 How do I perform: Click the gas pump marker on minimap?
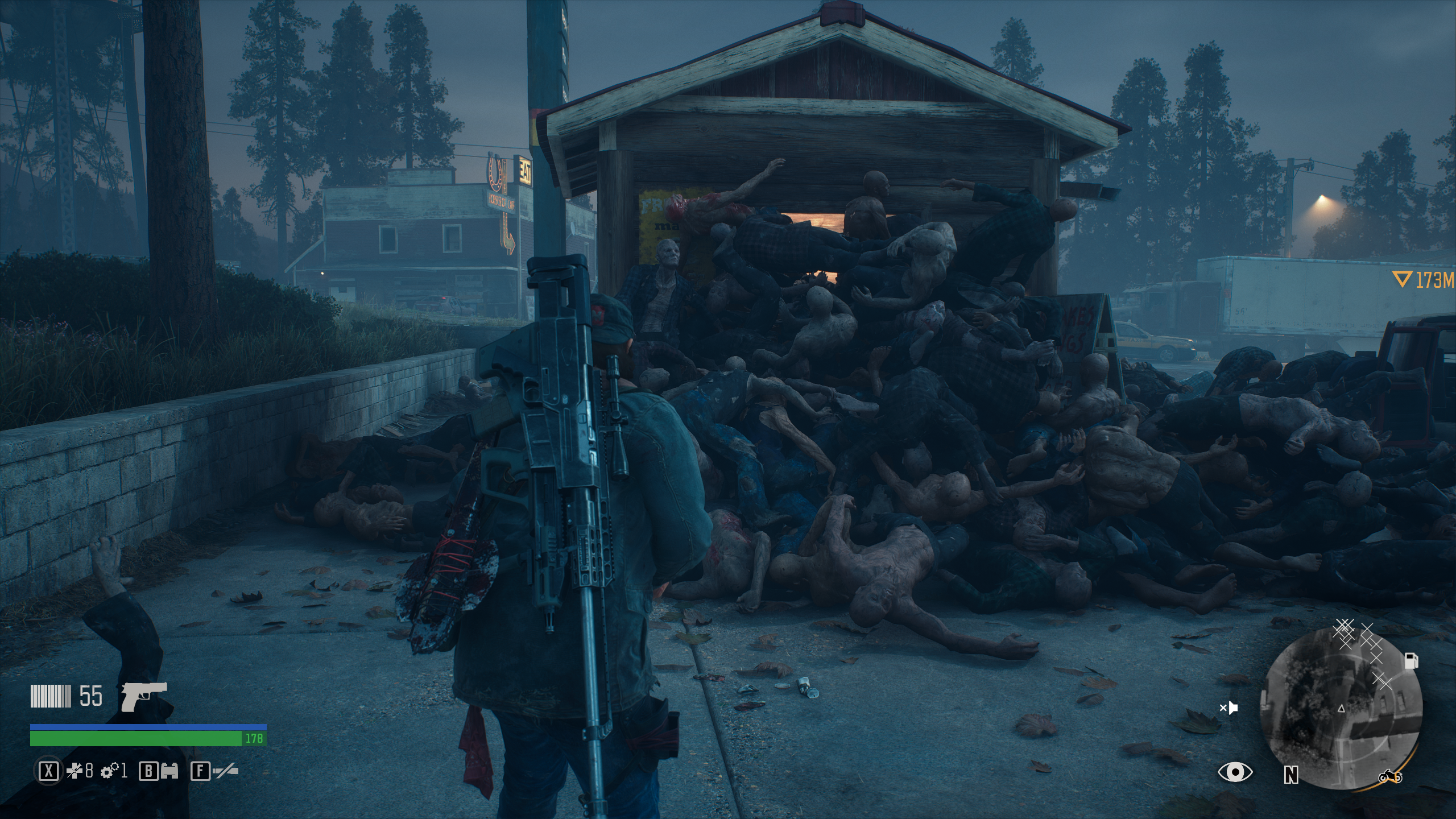coord(1412,660)
